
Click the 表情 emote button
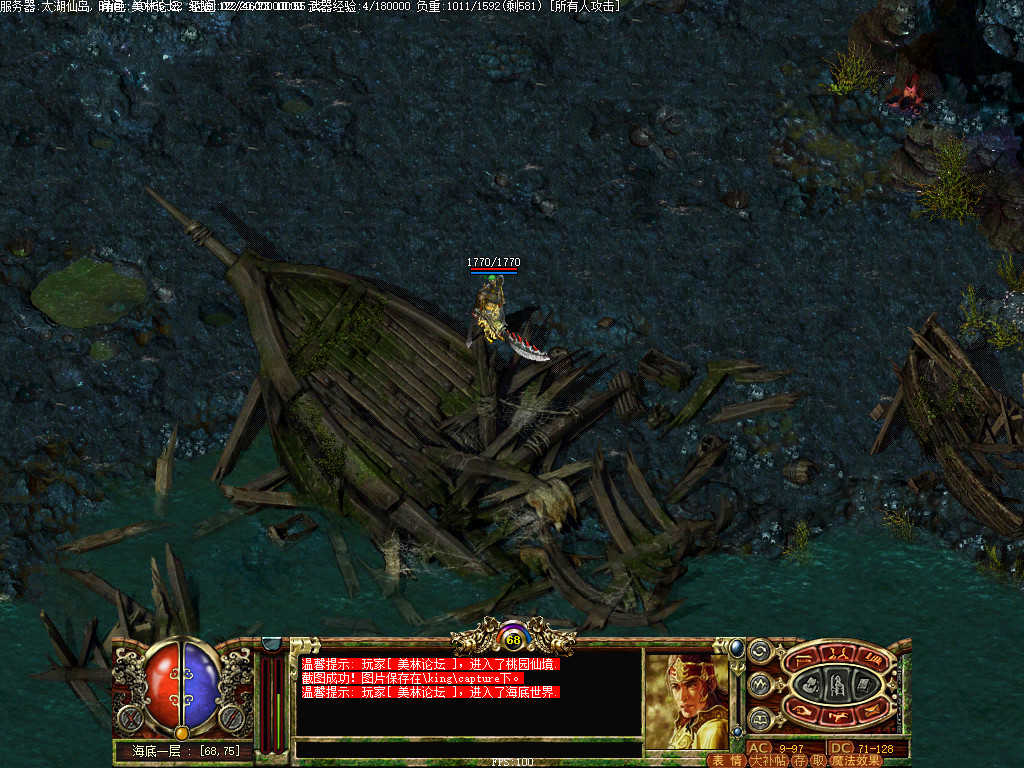tap(726, 760)
